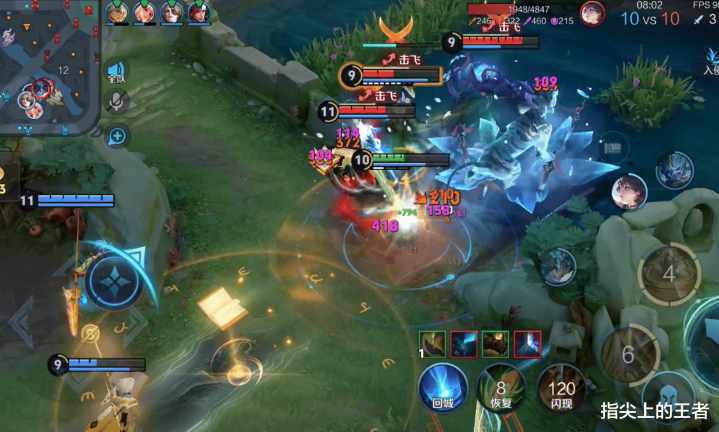The width and height of the screenshot is (719, 432).
Task: Select the first green-bordered equipment slot
Action: pyautogui.click(x=432, y=344)
